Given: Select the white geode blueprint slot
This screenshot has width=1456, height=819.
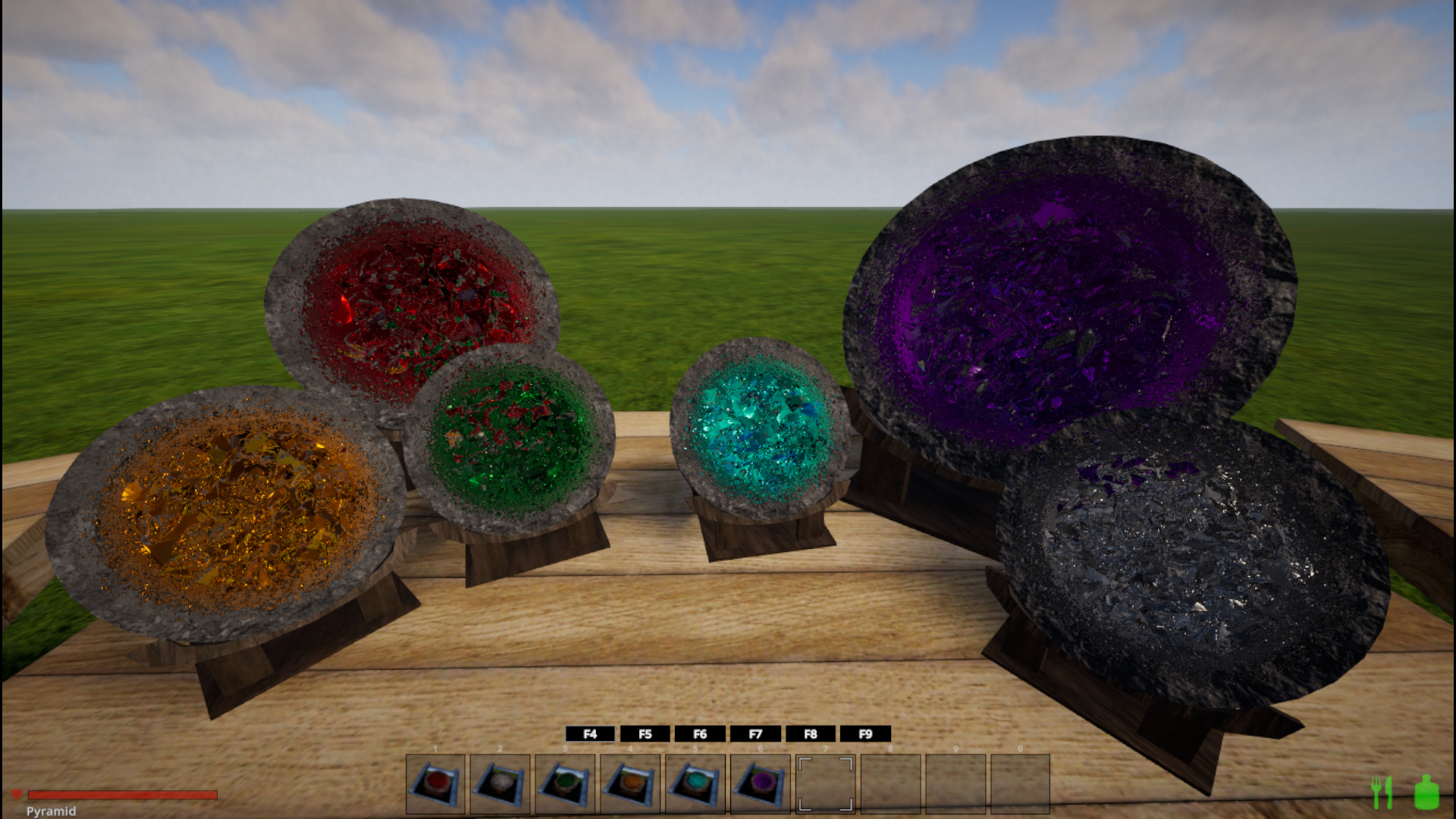Looking at the screenshot, I should pyautogui.click(x=500, y=783).
